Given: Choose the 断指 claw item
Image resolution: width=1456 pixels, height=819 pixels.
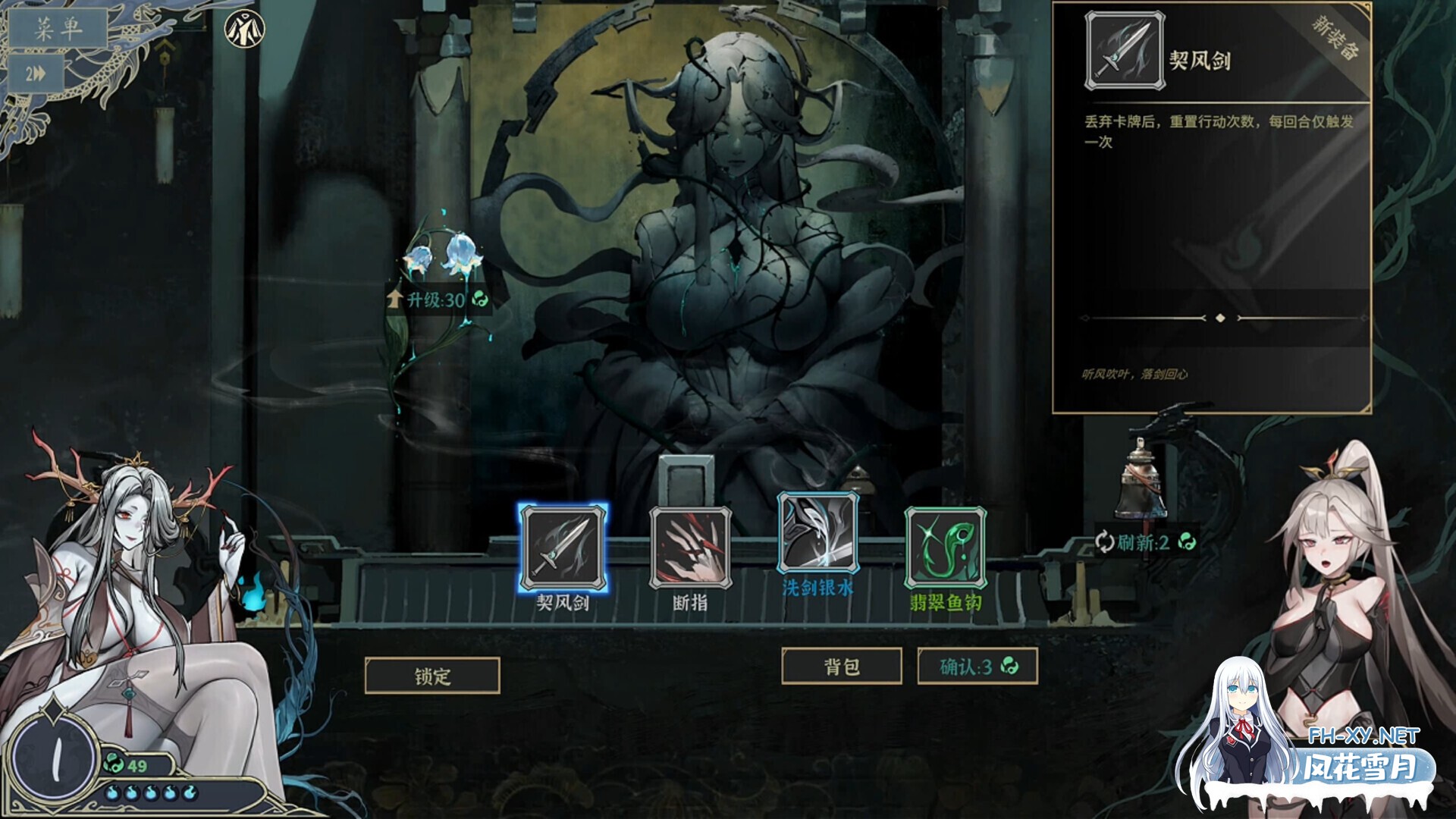Looking at the screenshot, I should click(690, 548).
